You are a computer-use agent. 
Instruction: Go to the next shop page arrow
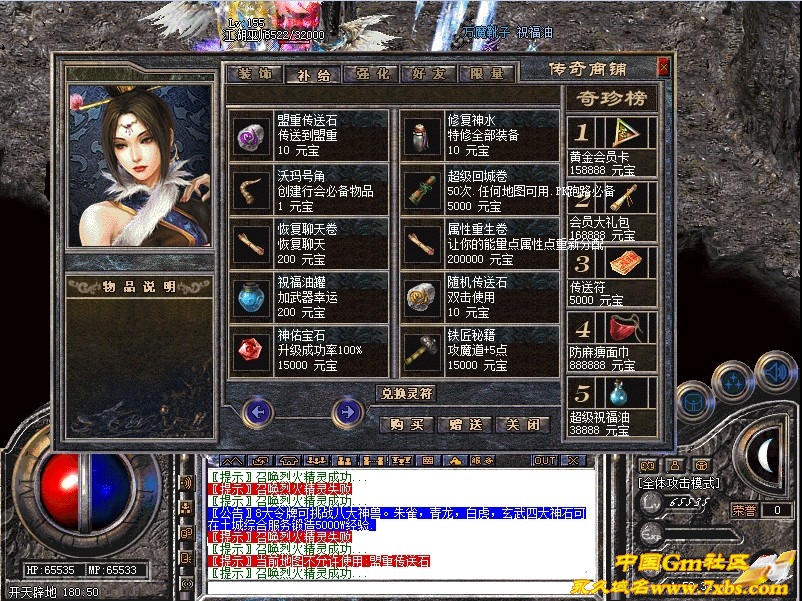point(348,410)
